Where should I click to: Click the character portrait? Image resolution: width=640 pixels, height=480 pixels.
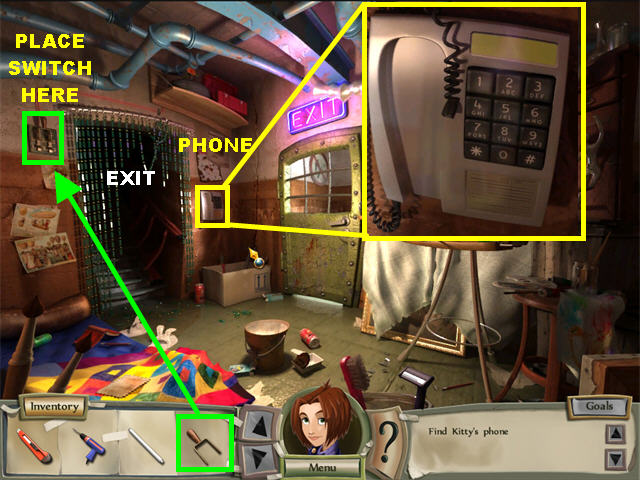pyautogui.click(x=320, y=425)
